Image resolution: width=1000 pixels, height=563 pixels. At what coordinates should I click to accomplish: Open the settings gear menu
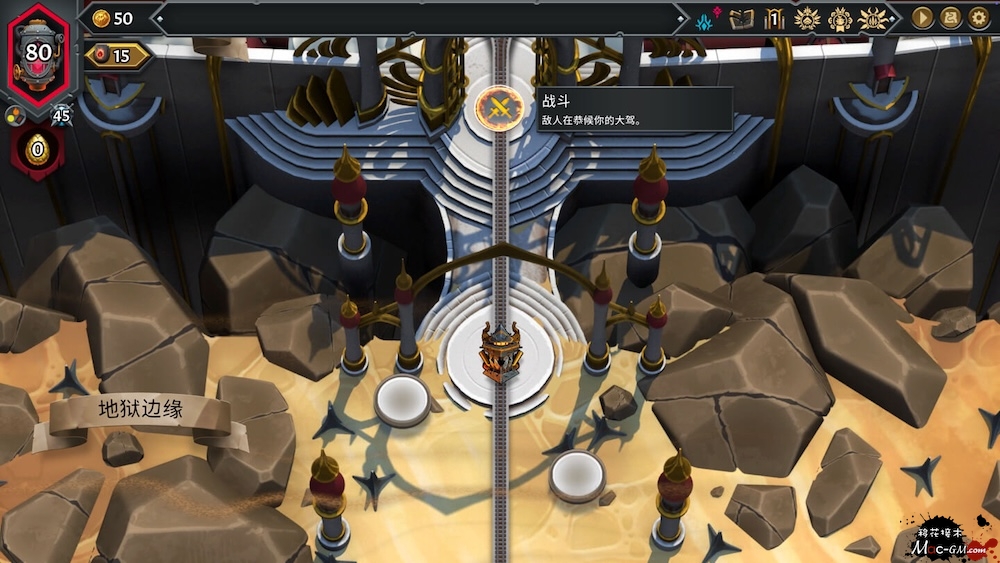click(x=979, y=18)
